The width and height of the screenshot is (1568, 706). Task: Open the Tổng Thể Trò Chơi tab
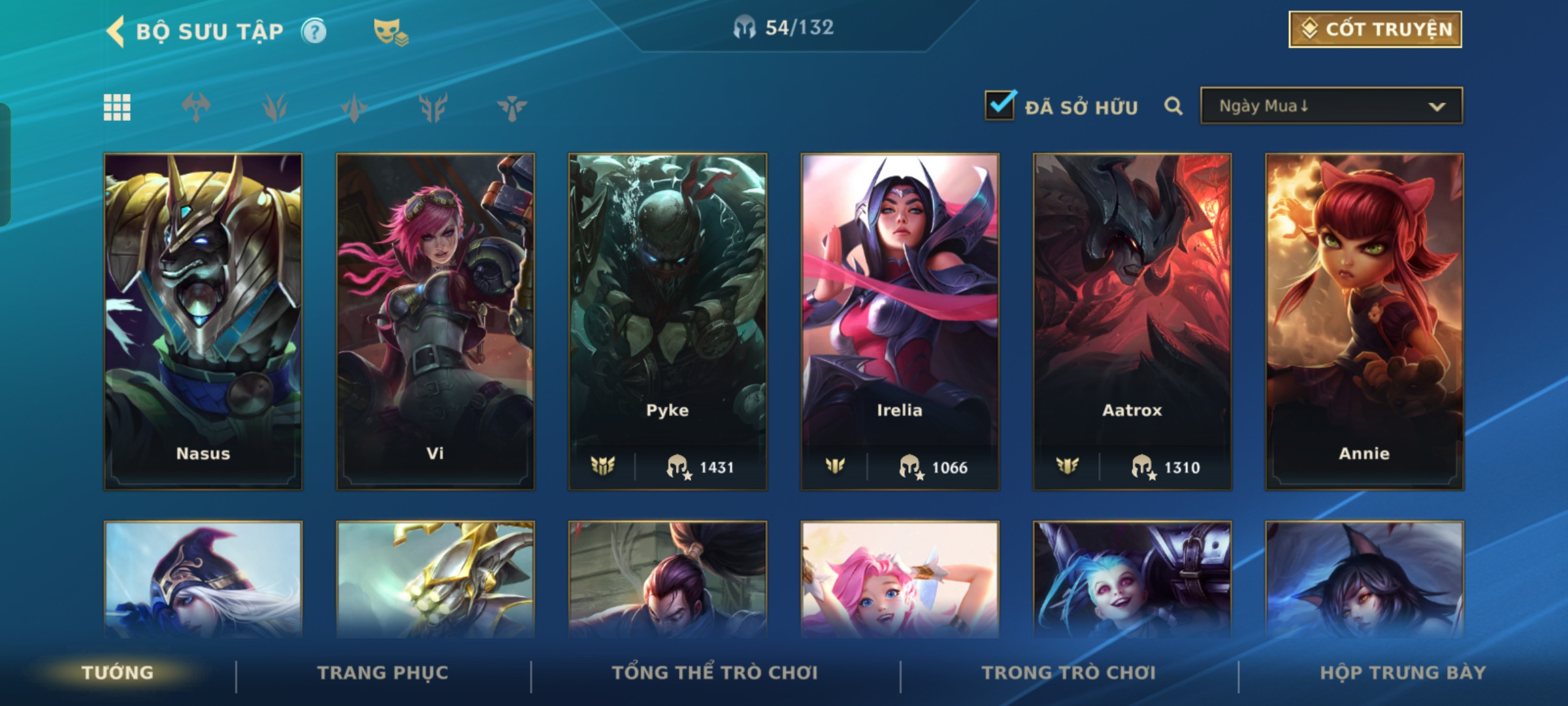click(715, 673)
